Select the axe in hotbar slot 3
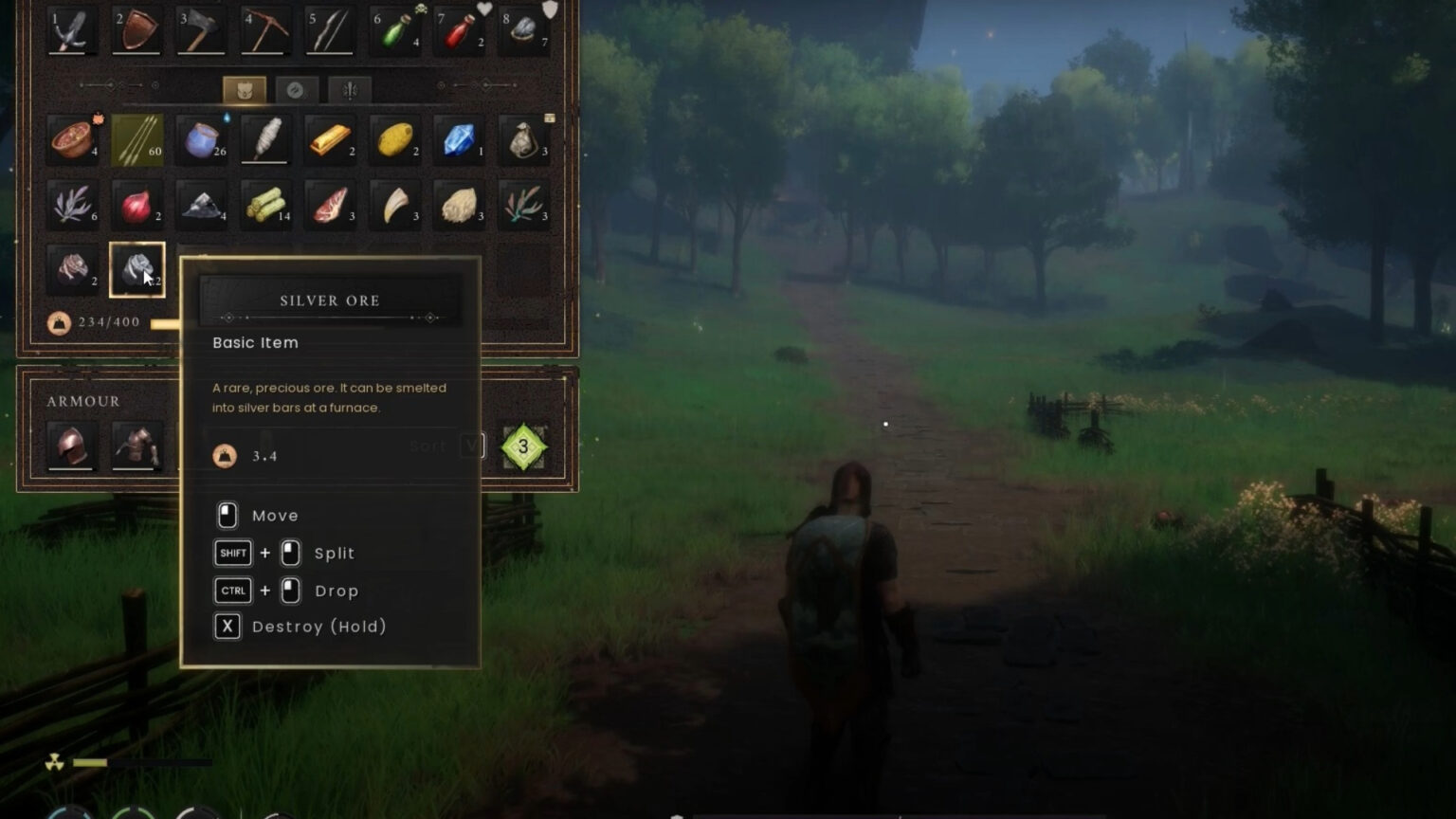The height and width of the screenshot is (819, 1456). [x=201, y=30]
